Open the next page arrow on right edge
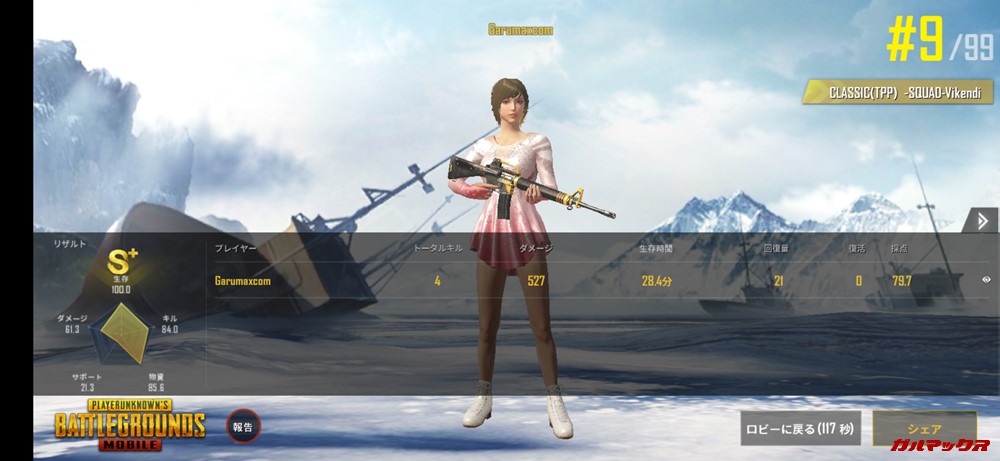Screen dimensions: 1000x461 [x=982, y=221]
